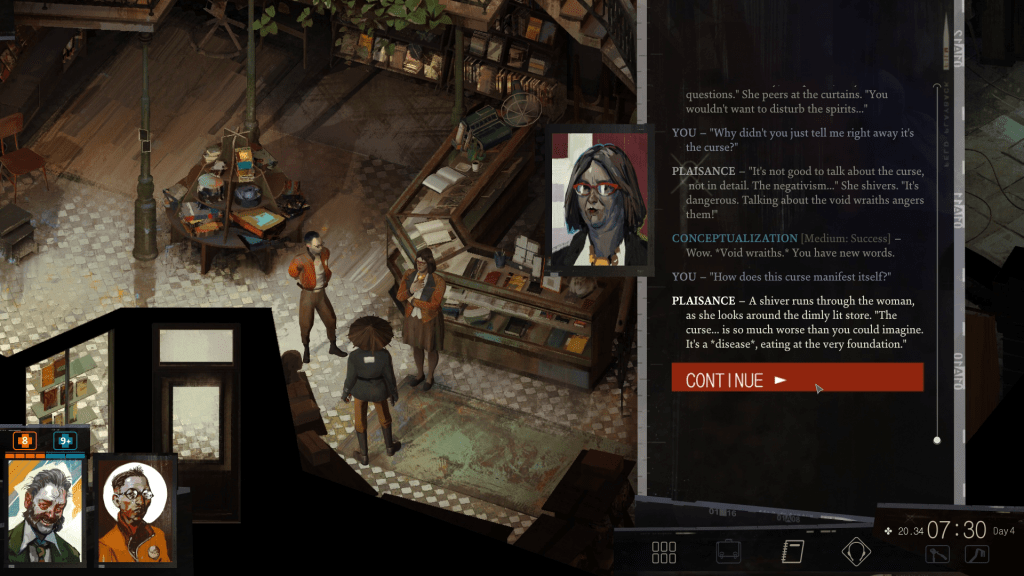Select the left-hand tool slot
The height and width of the screenshot is (576, 1024).
[x=937, y=554]
